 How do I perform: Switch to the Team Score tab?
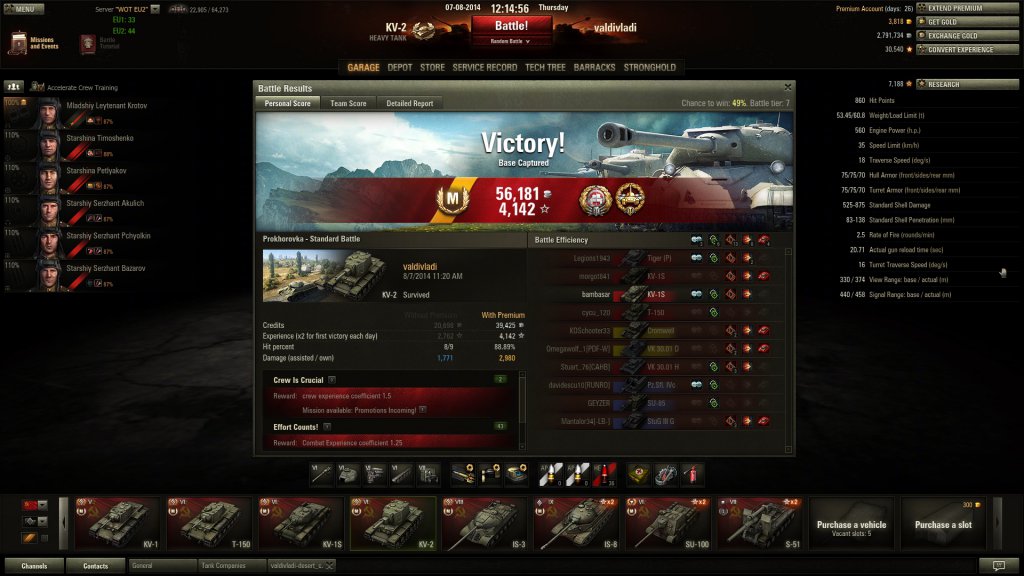point(348,103)
